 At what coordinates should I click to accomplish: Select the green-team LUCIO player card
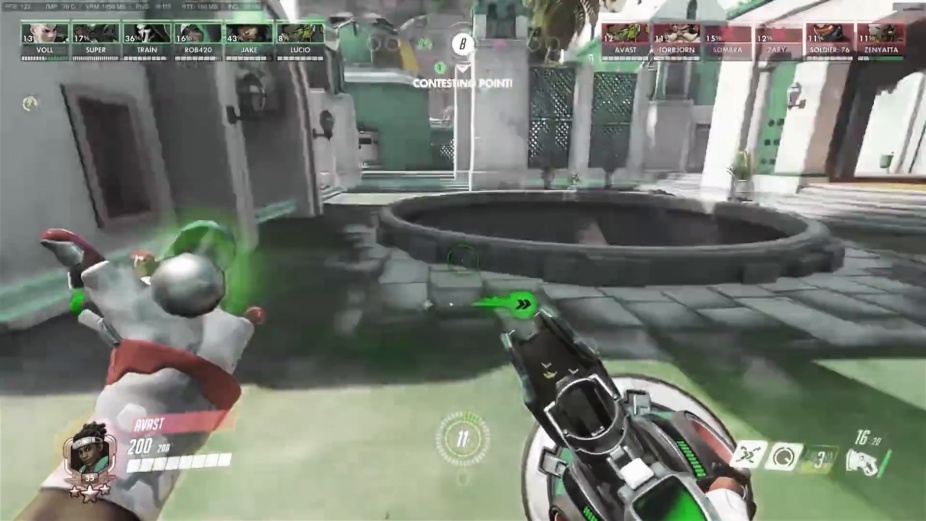(x=299, y=41)
